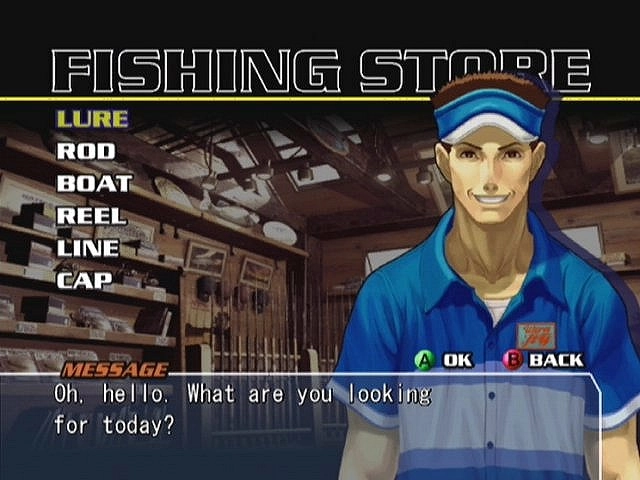The height and width of the screenshot is (480, 640).
Task: Open the ROD shop category
Action: [86, 151]
